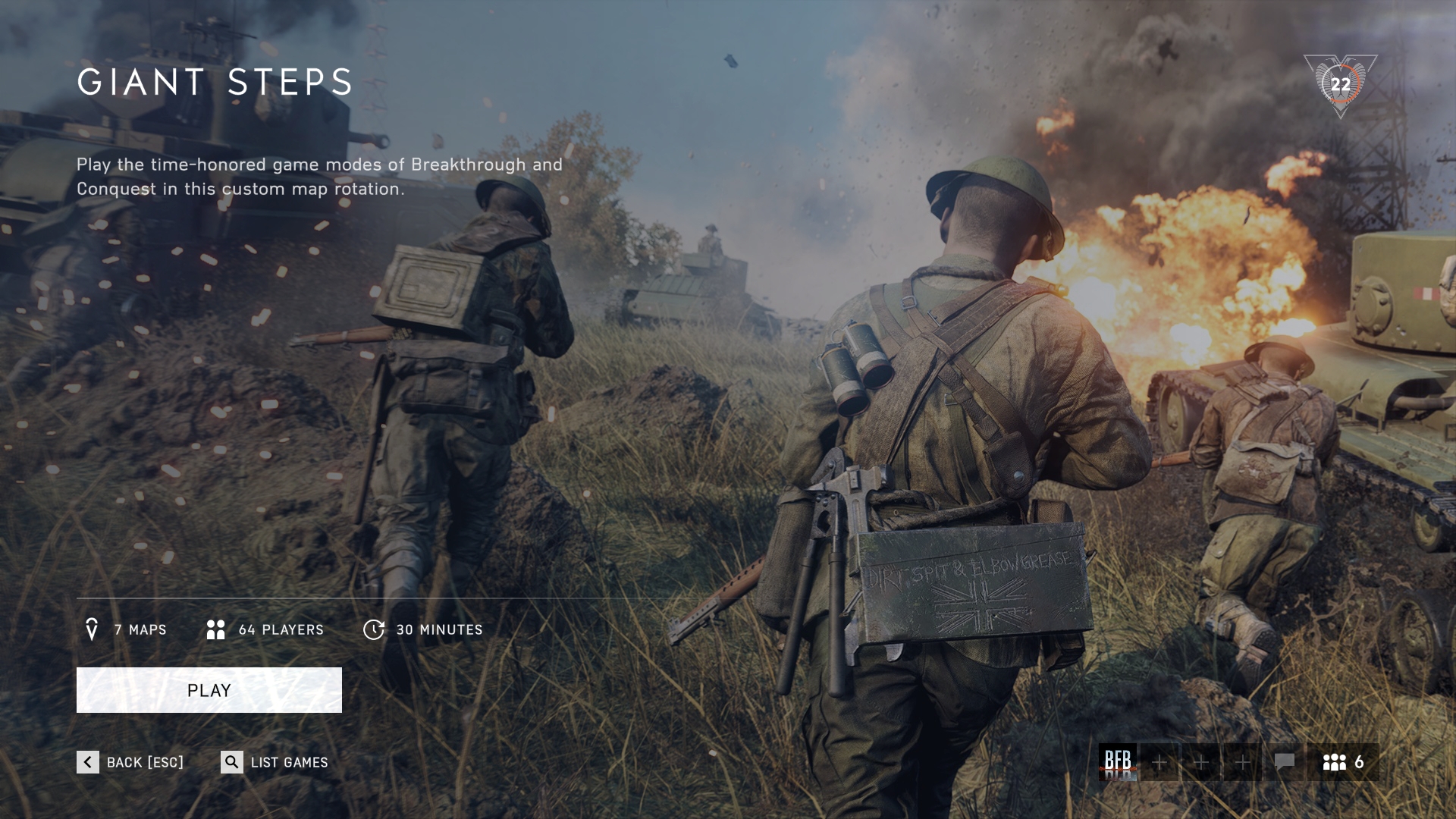This screenshot has height=819, width=1456.
Task: Select the BFB squad emblem thumbnail
Action: pos(1117,762)
